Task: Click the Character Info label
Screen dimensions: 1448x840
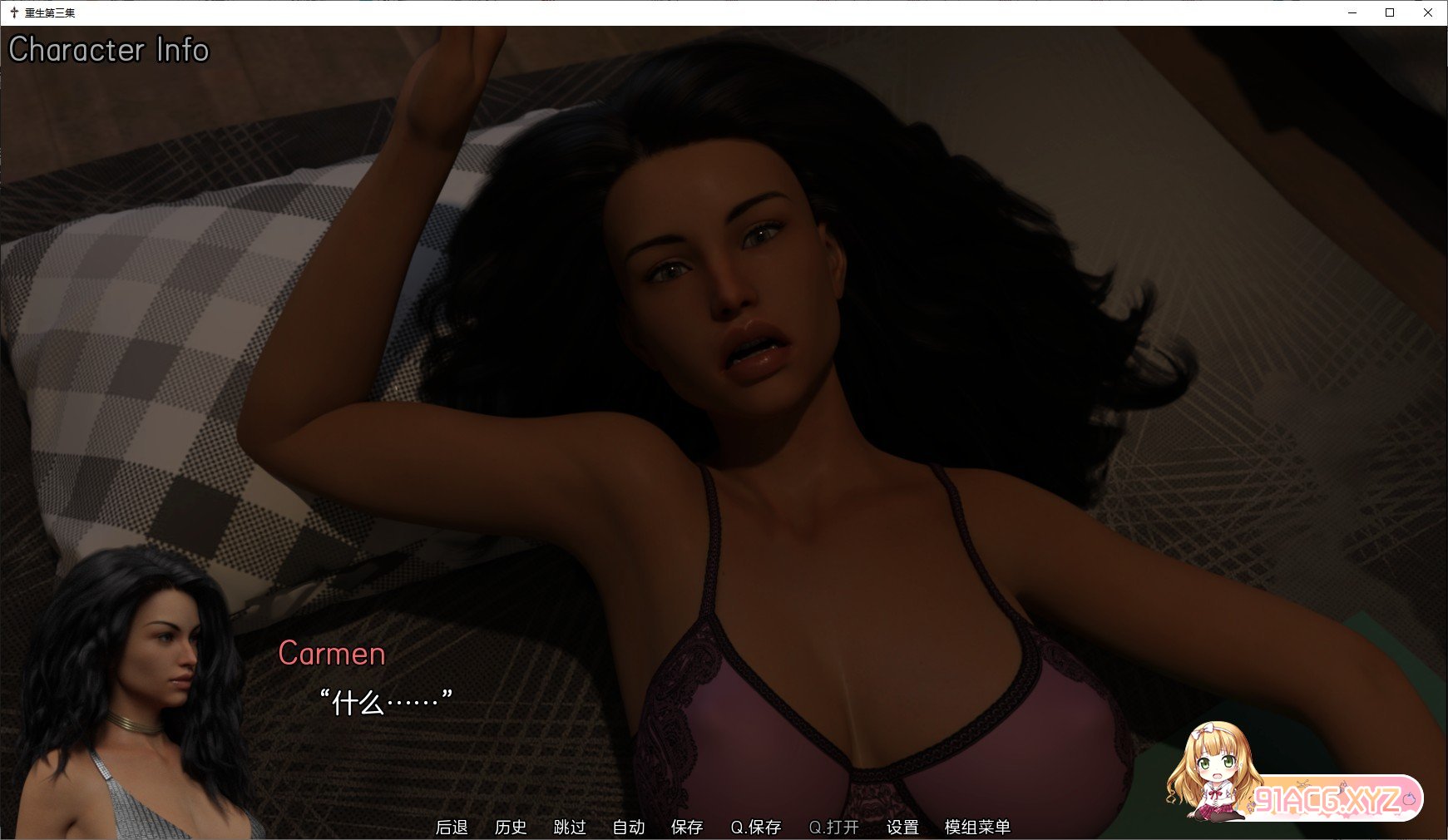Action: tap(109, 51)
